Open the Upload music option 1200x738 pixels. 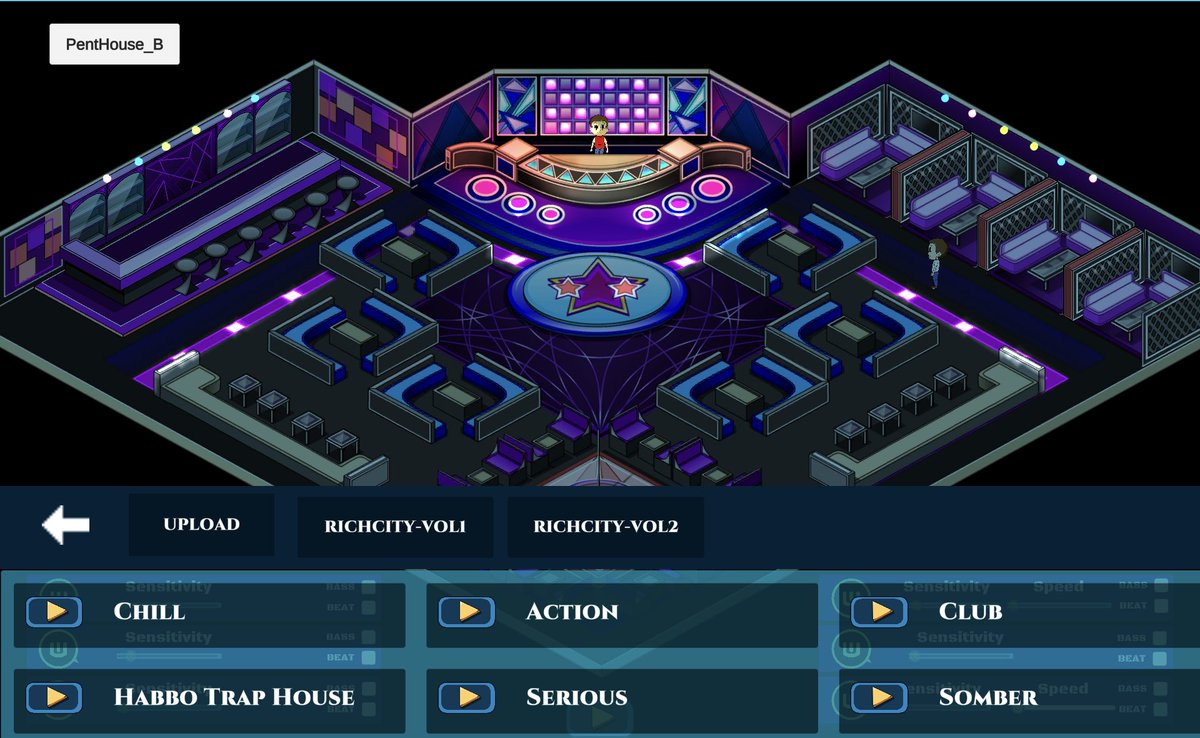coord(201,524)
